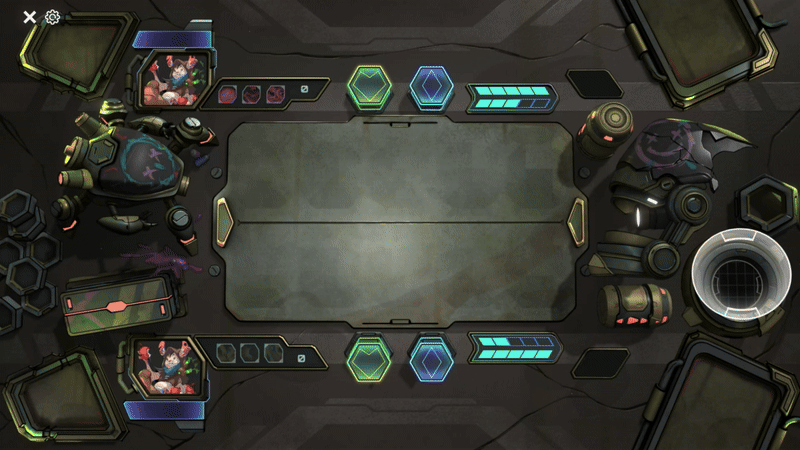Open the gear settings menu
The image size is (800, 450).
pos(53,17)
